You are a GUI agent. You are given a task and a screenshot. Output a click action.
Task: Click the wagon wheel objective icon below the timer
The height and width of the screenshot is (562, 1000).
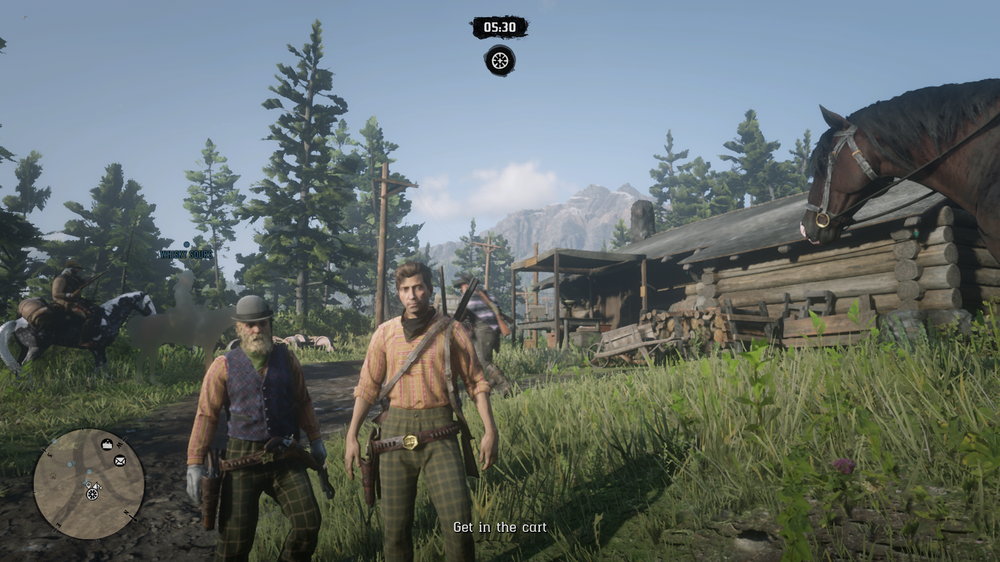click(499, 60)
